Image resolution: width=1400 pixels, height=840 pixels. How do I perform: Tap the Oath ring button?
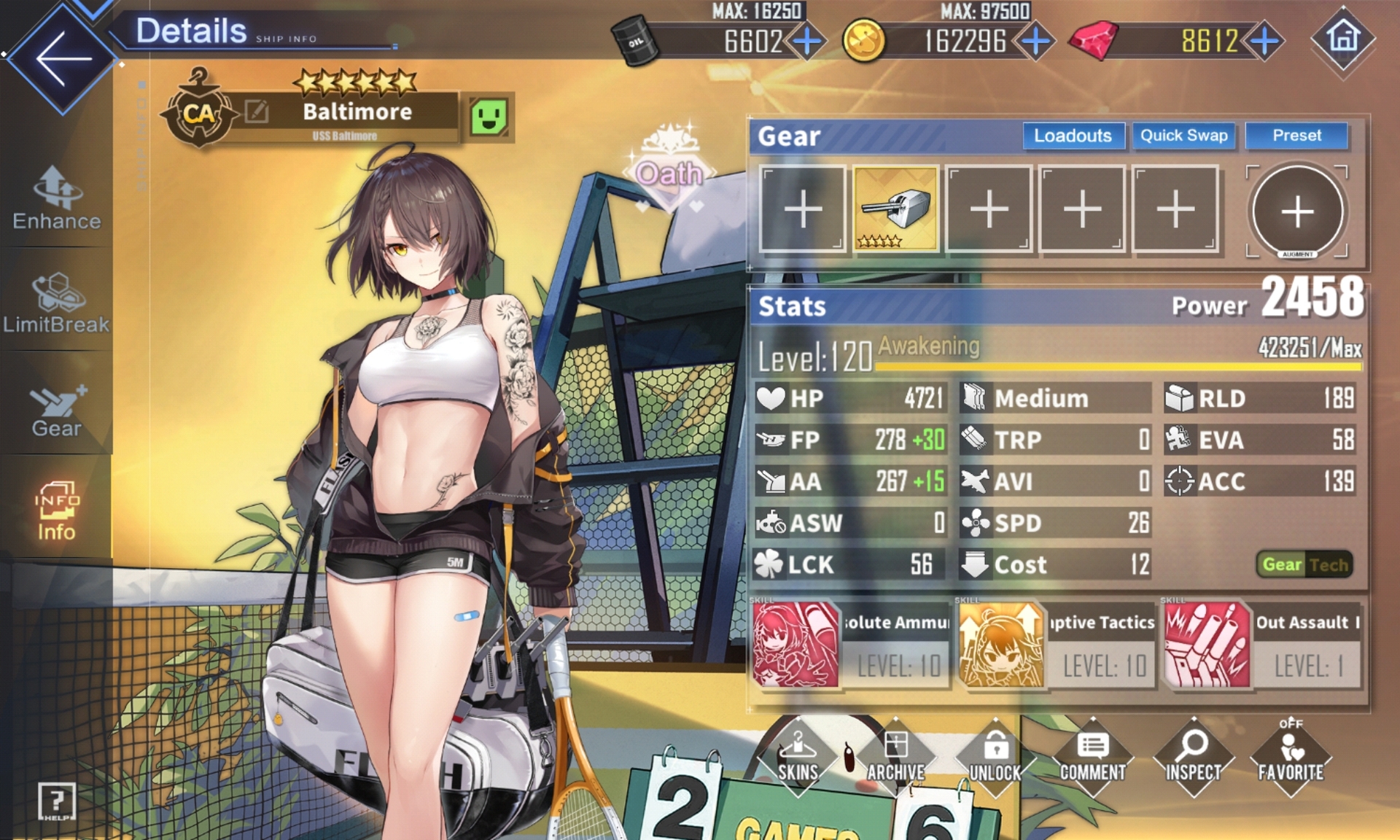pyautogui.click(x=669, y=172)
